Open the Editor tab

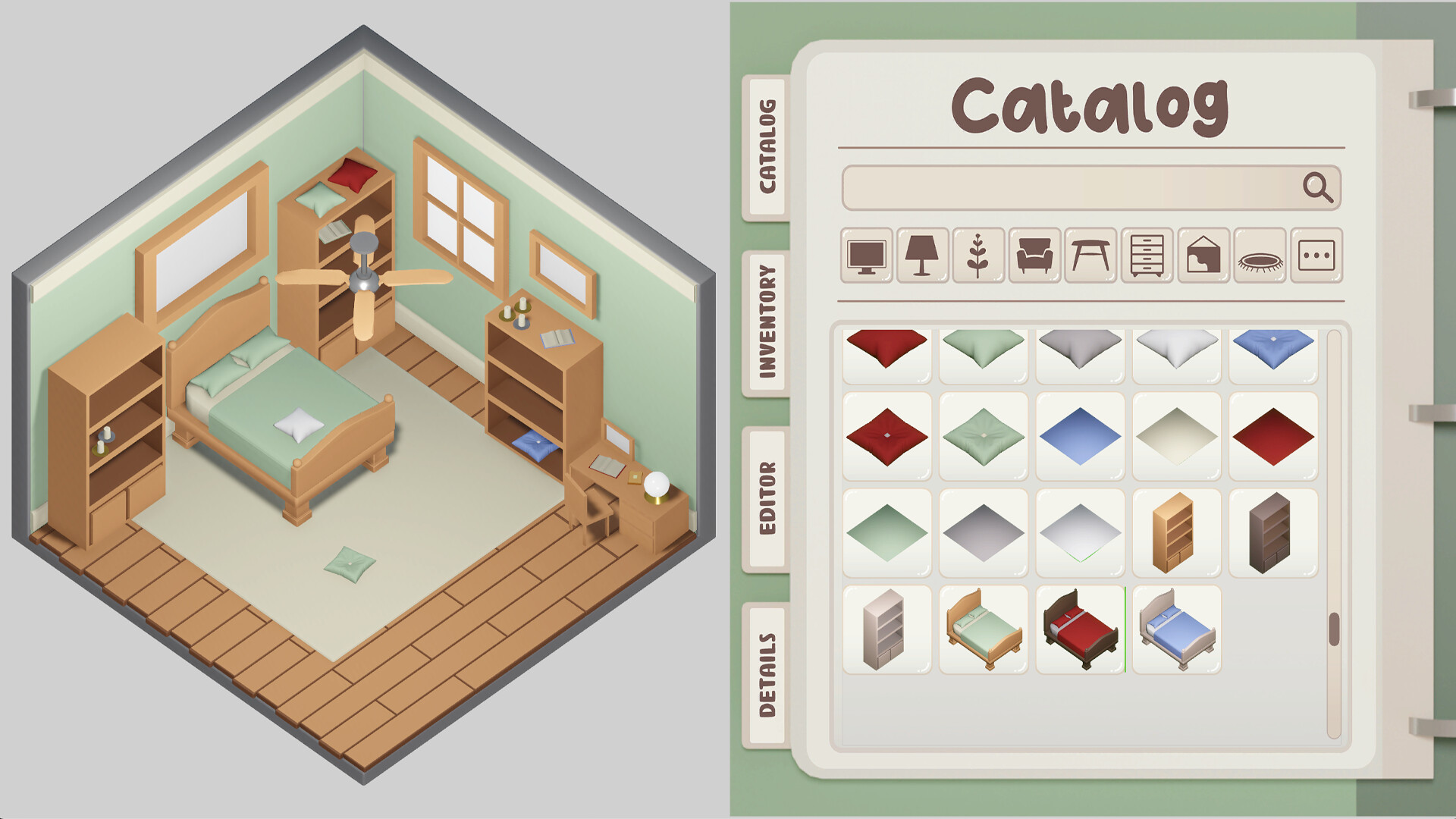[767, 497]
